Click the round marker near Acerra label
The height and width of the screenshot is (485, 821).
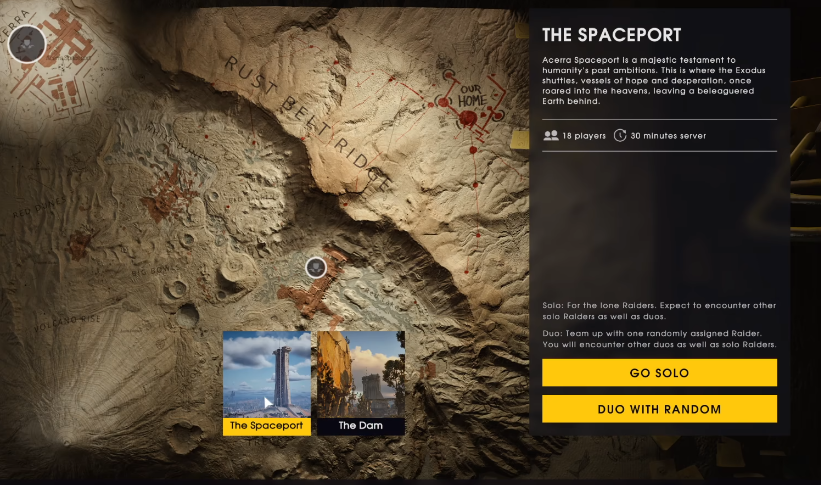click(x=27, y=43)
